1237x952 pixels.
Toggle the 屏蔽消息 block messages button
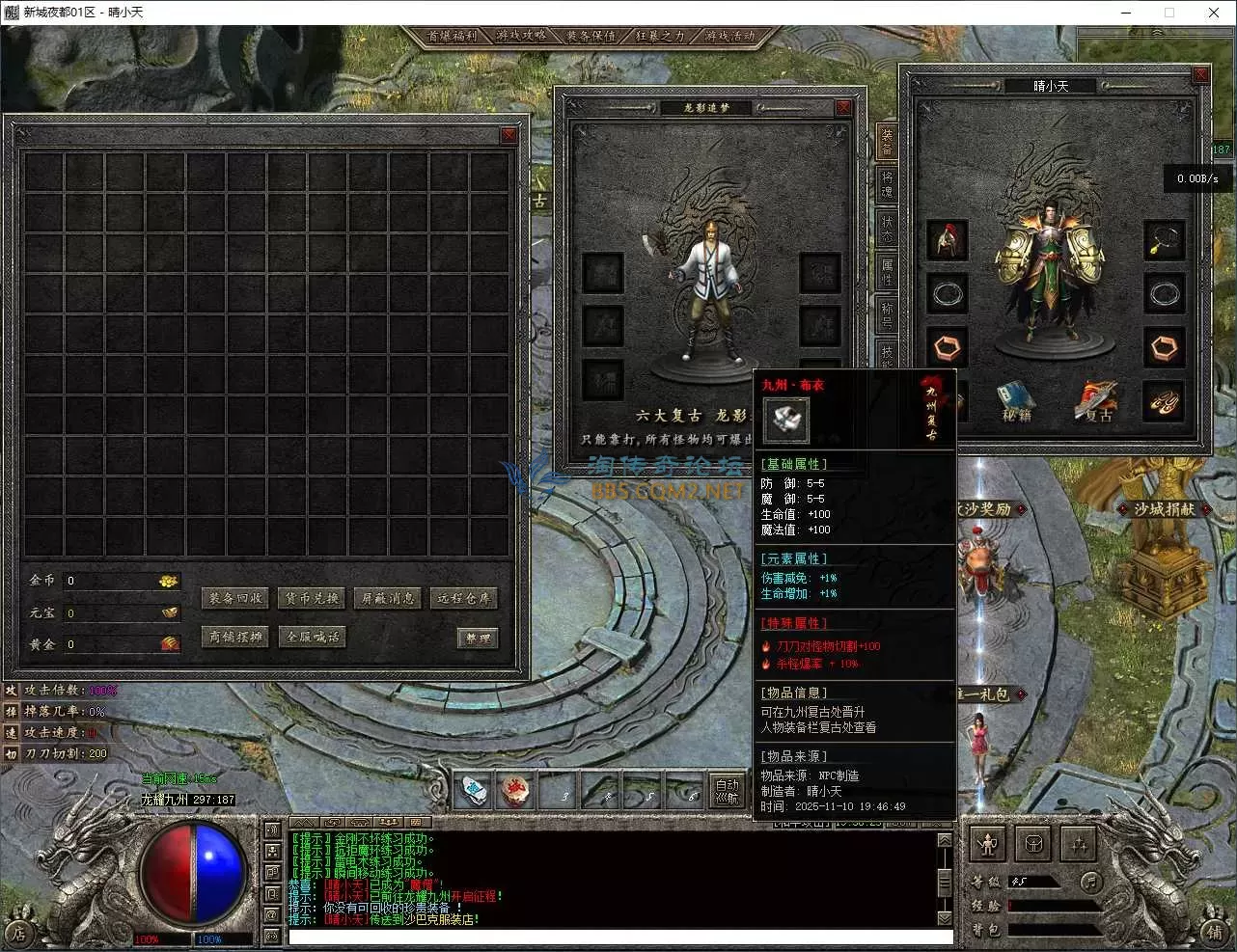[x=388, y=599]
